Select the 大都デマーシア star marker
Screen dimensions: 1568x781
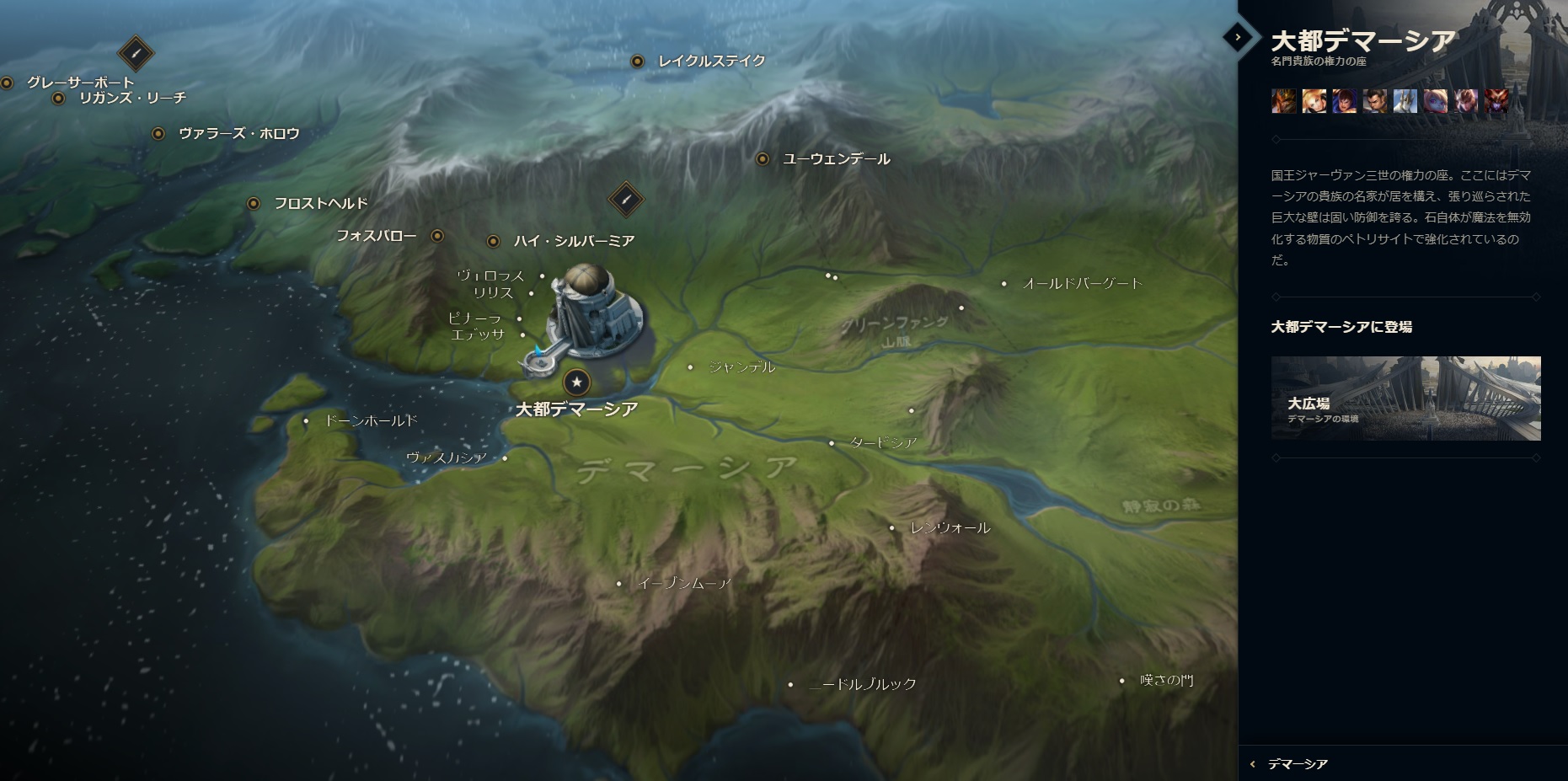point(577,382)
